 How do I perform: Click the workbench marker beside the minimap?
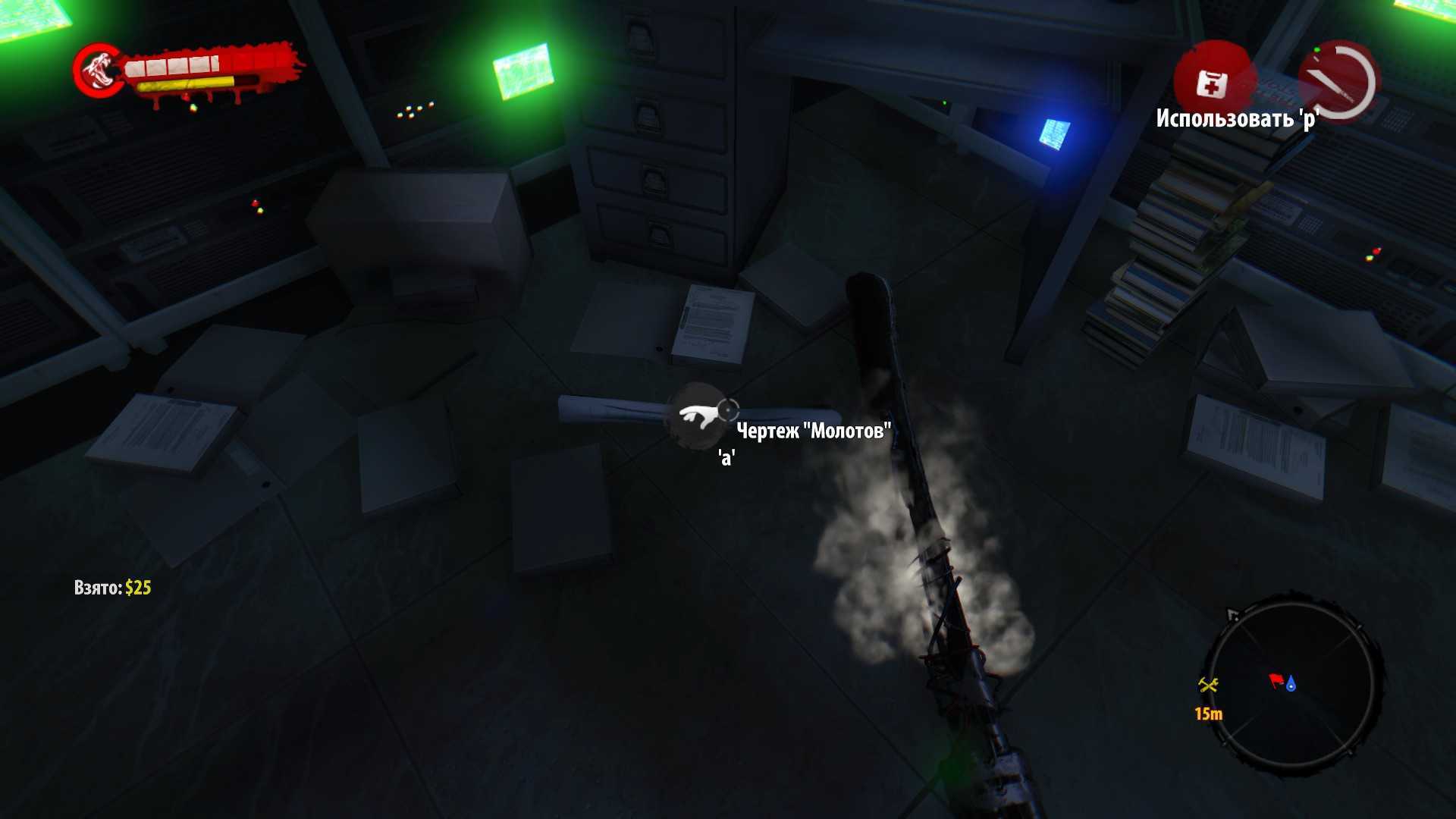[x=1208, y=686]
